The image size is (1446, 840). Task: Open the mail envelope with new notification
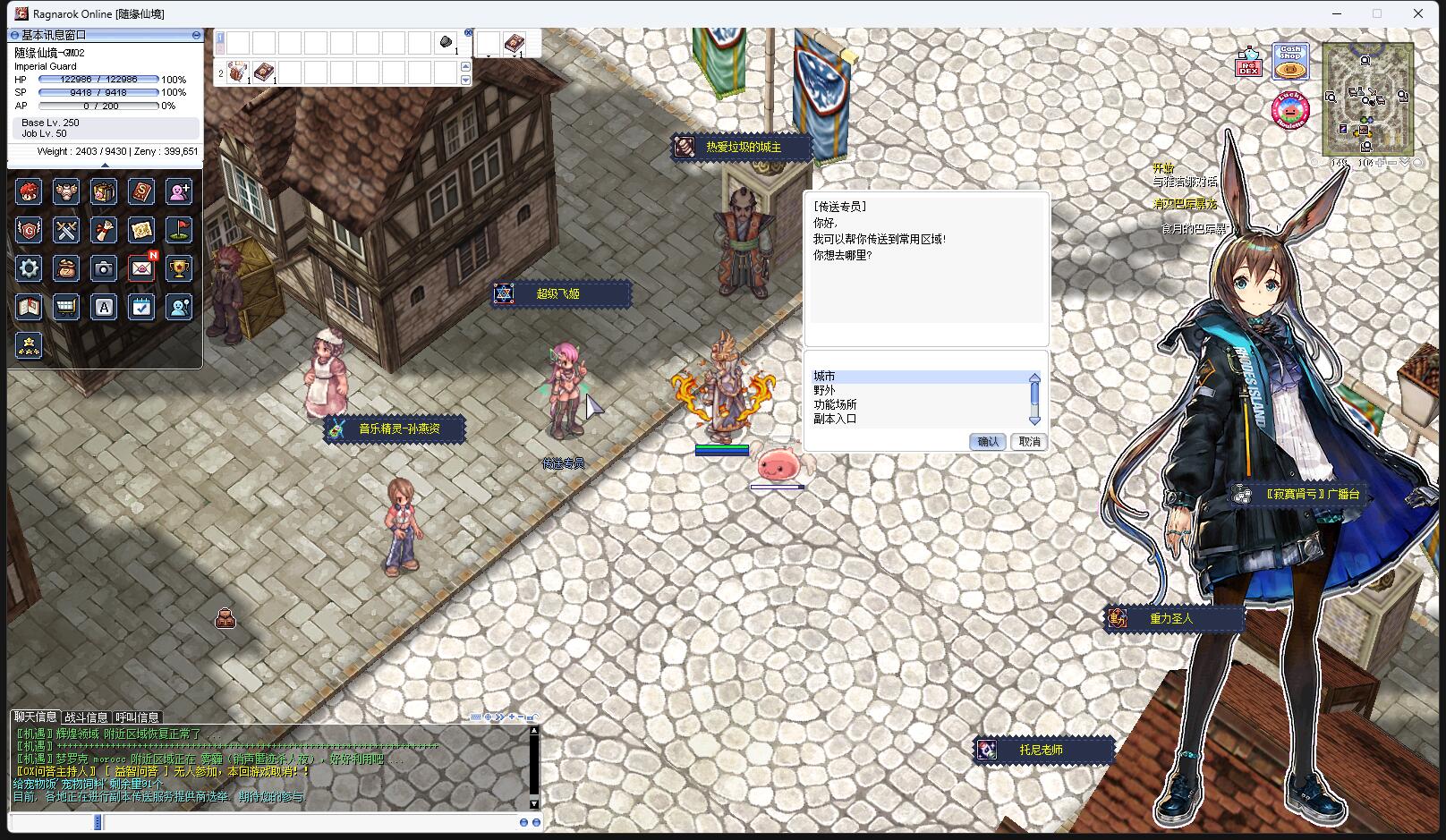coord(141,268)
